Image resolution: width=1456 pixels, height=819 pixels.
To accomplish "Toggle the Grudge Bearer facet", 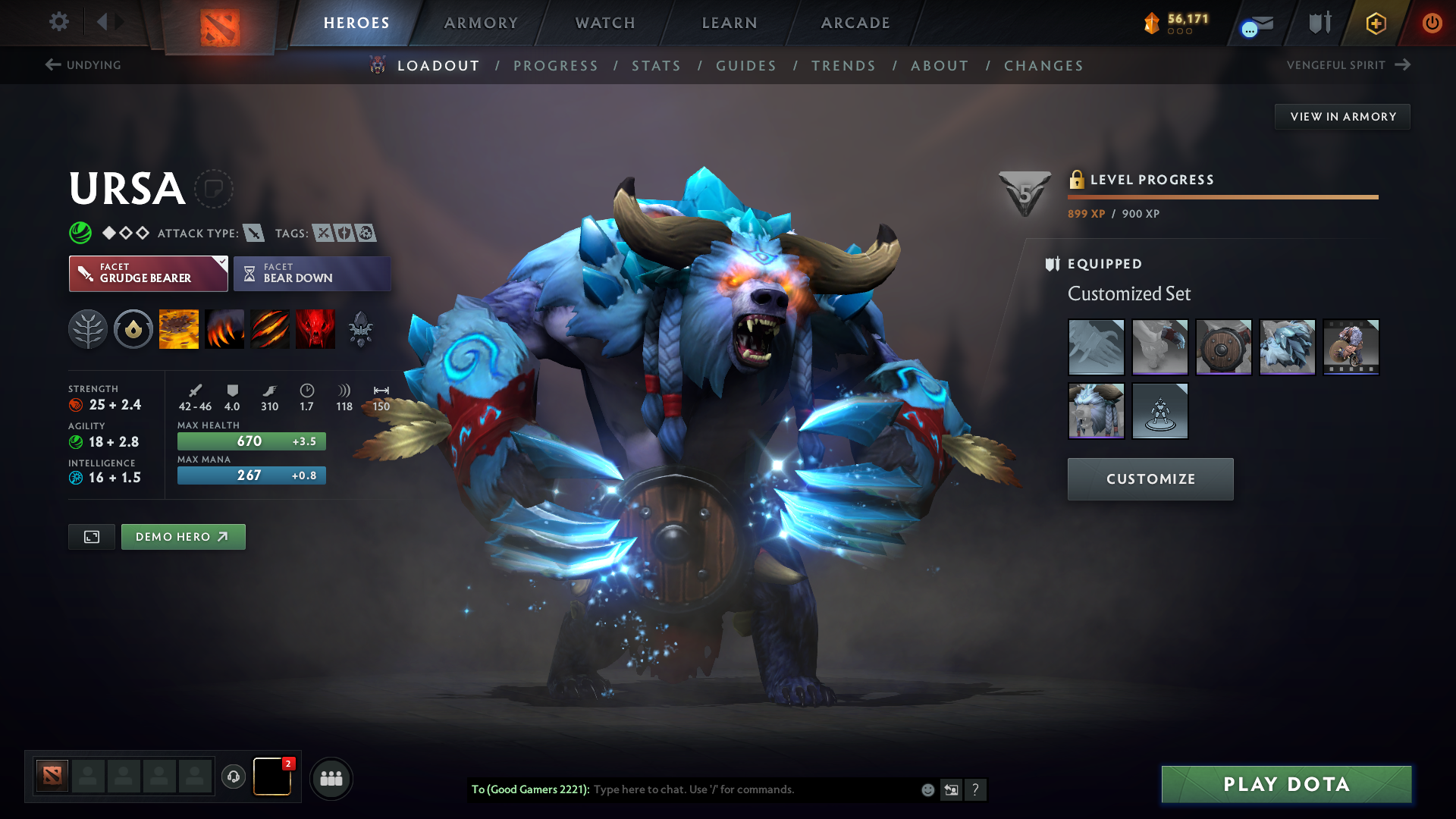I will point(144,274).
